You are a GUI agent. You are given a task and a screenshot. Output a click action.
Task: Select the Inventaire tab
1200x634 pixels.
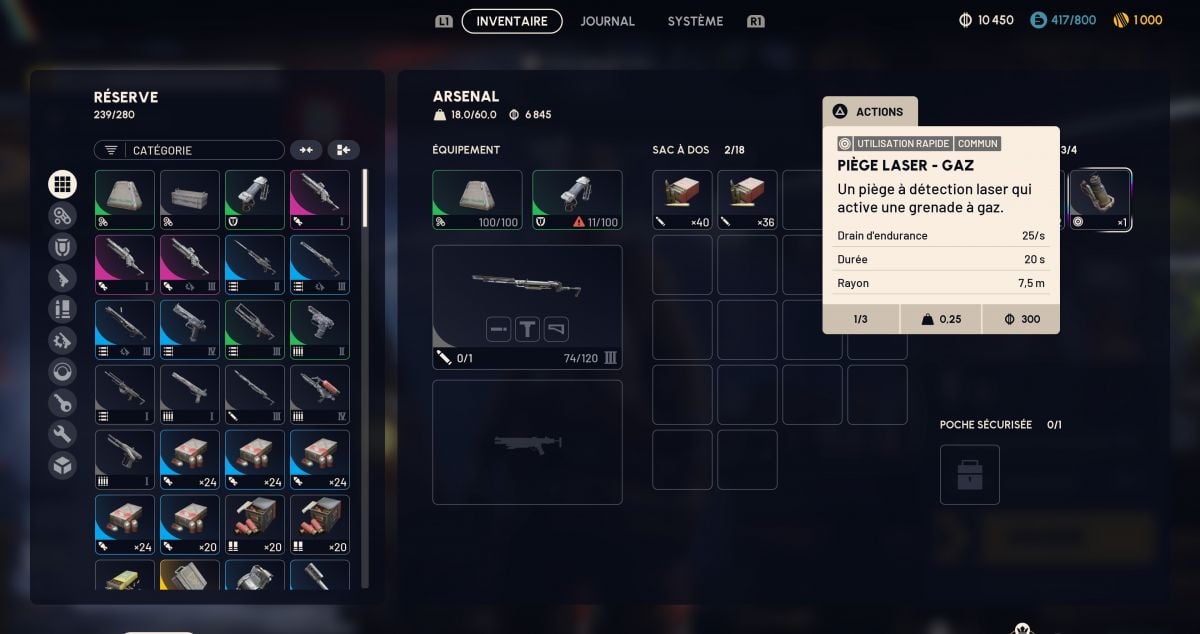pos(512,21)
